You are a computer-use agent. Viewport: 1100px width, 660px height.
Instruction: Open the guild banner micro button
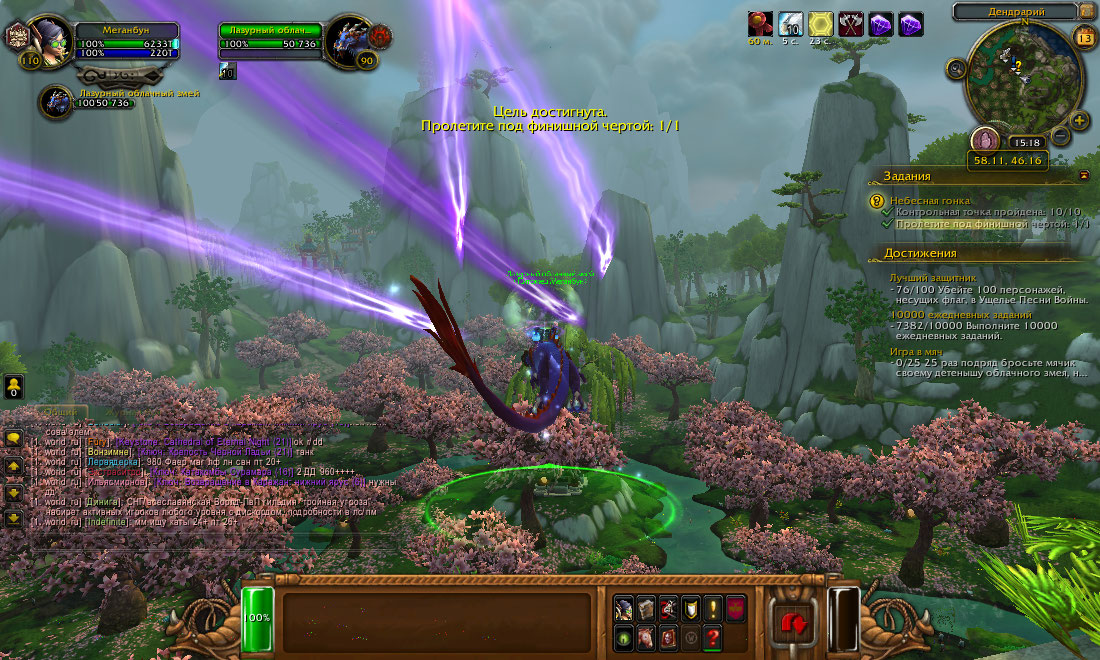[x=734, y=607]
